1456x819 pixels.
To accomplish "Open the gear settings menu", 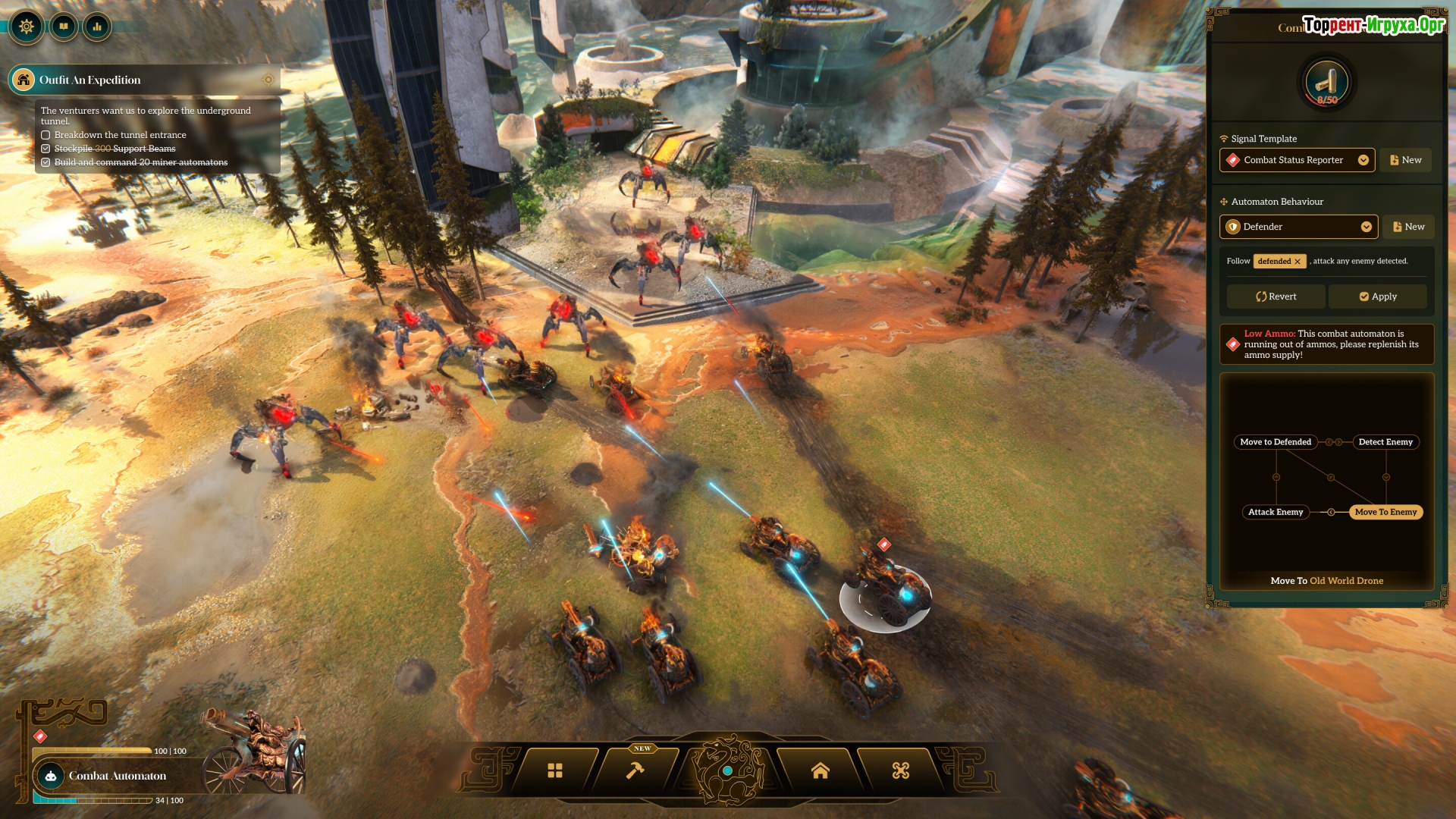I will pyautogui.click(x=27, y=27).
